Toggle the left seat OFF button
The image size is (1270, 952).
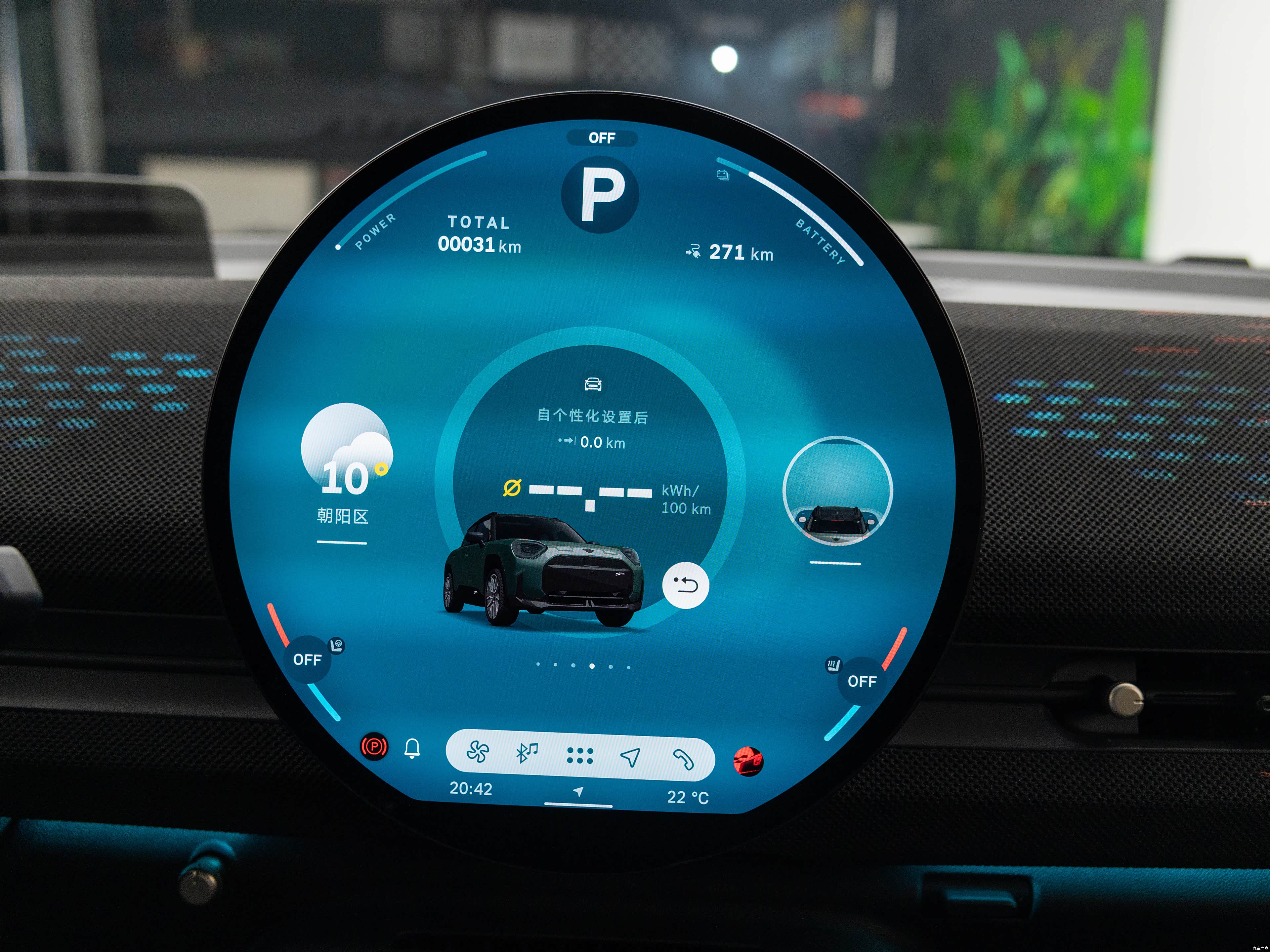(x=307, y=660)
